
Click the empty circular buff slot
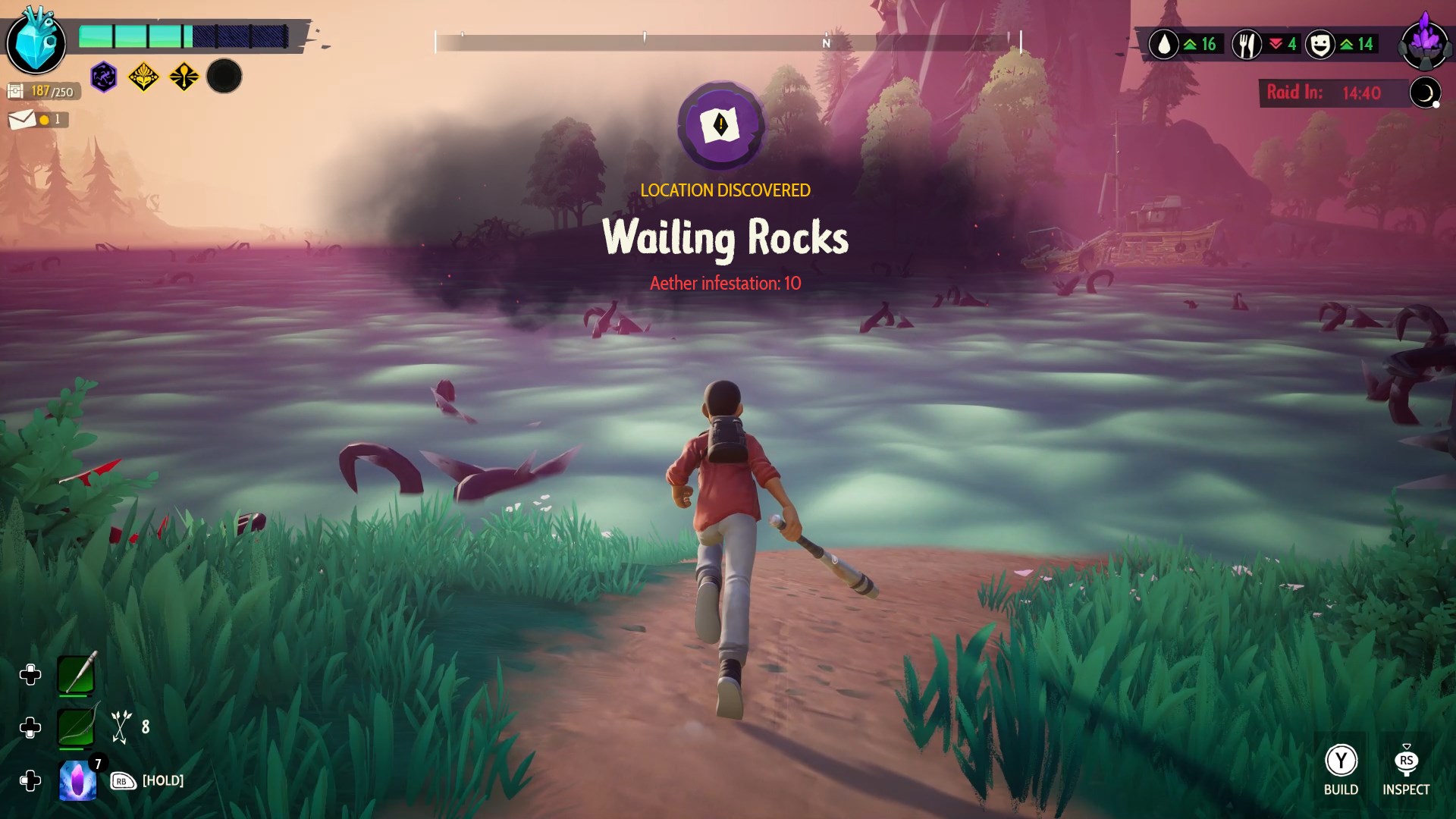(x=223, y=76)
